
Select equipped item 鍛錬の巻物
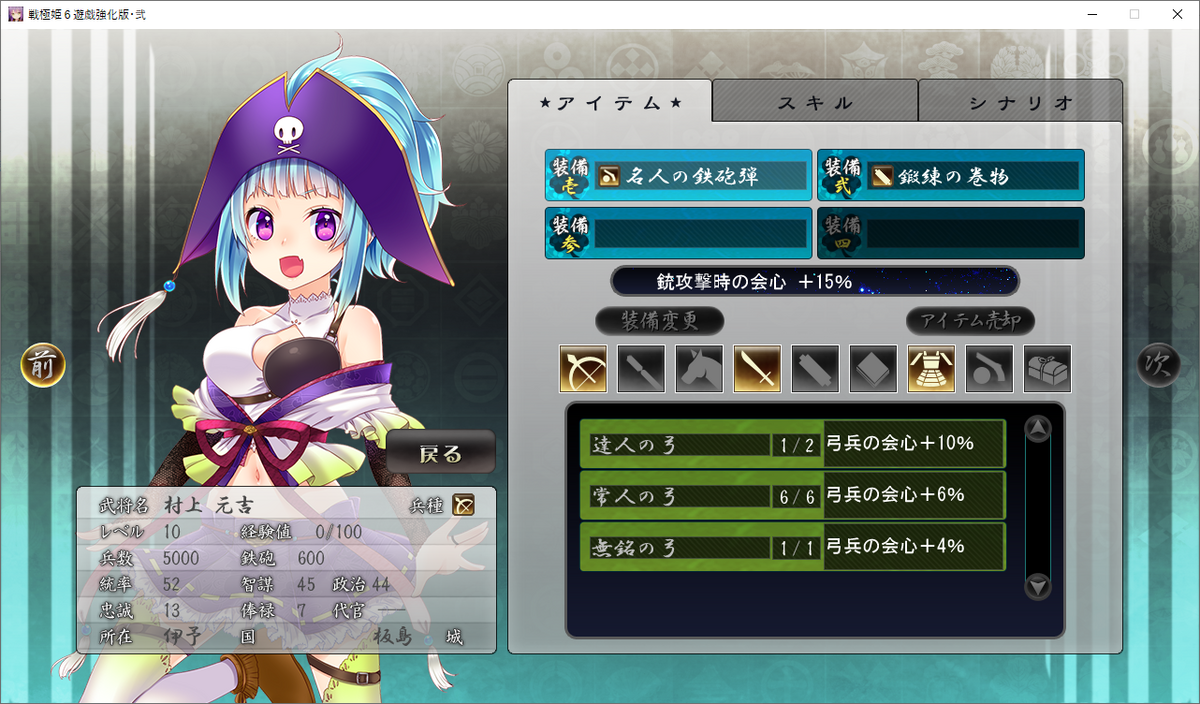[x=951, y=176]
